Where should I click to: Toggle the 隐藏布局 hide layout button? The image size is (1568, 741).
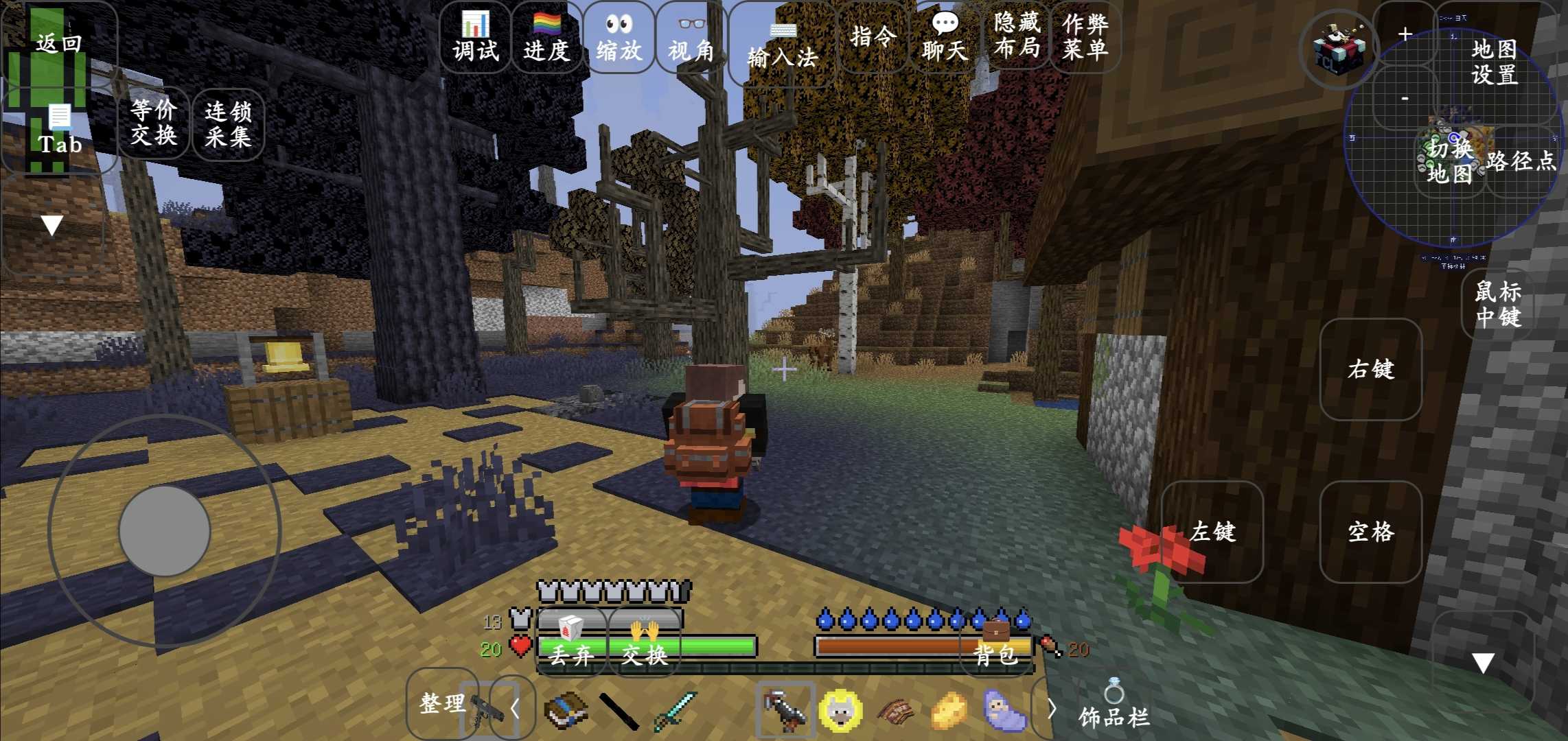(1017, 36)
